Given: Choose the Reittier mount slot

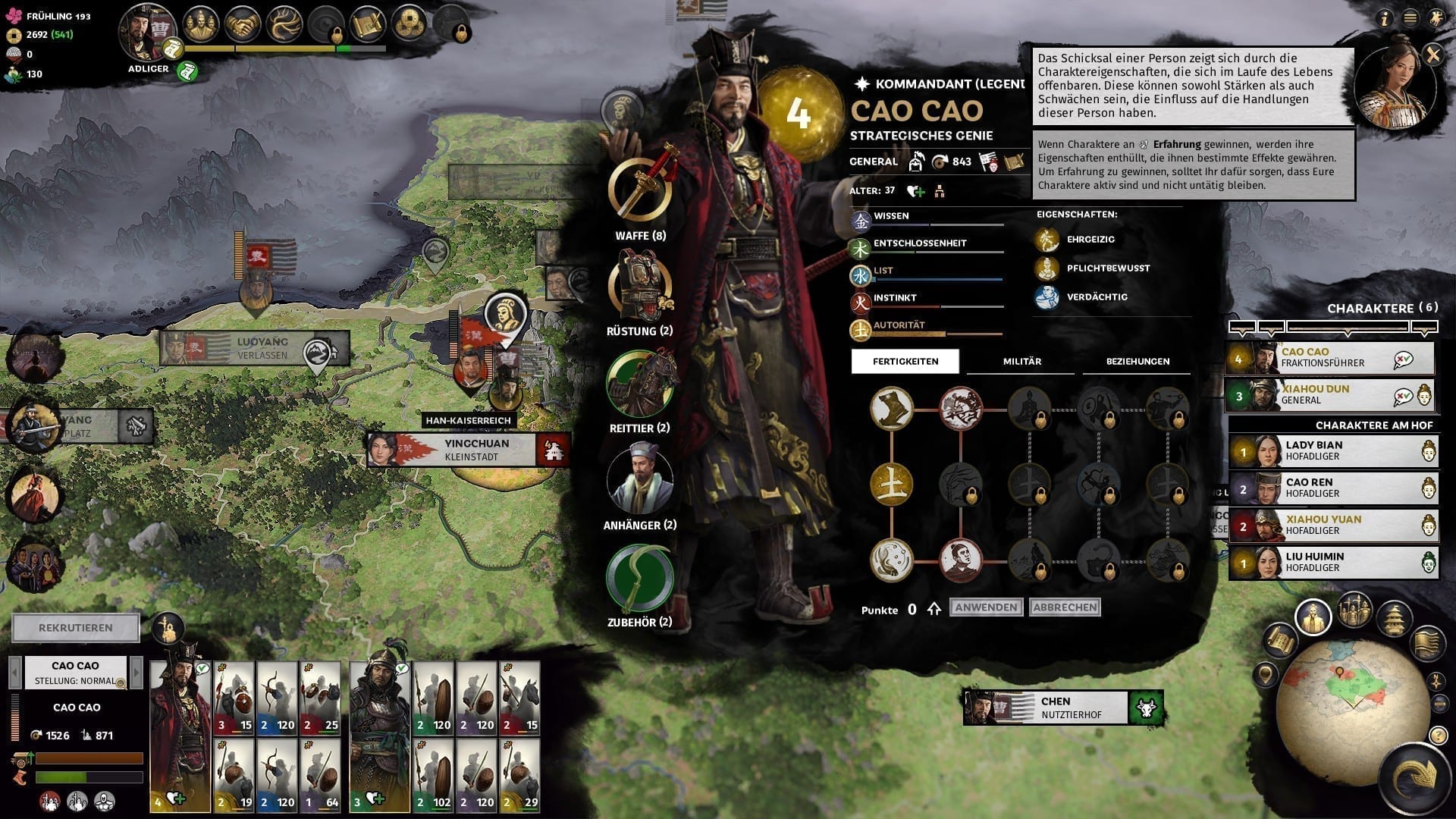Looking at the screenshot, I should click(640, 384).
